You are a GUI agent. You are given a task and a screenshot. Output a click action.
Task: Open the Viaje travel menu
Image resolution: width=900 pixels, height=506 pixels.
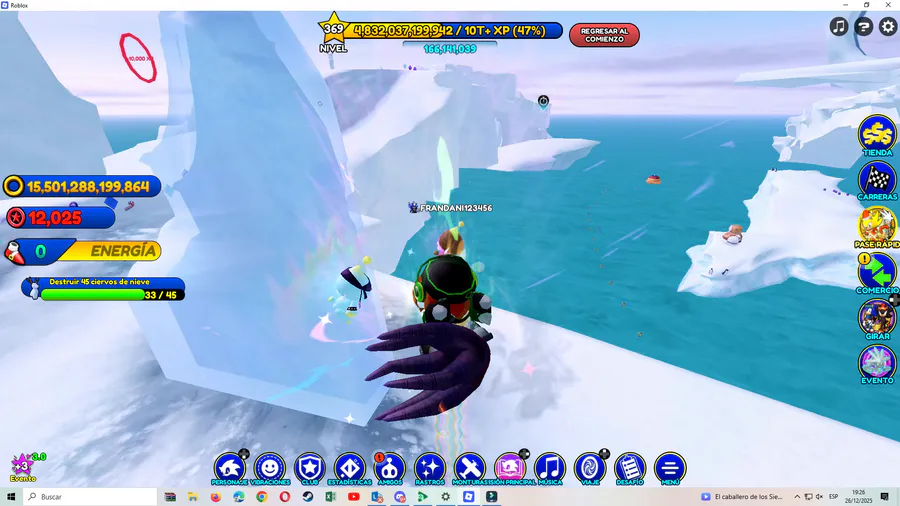[589, 467]
